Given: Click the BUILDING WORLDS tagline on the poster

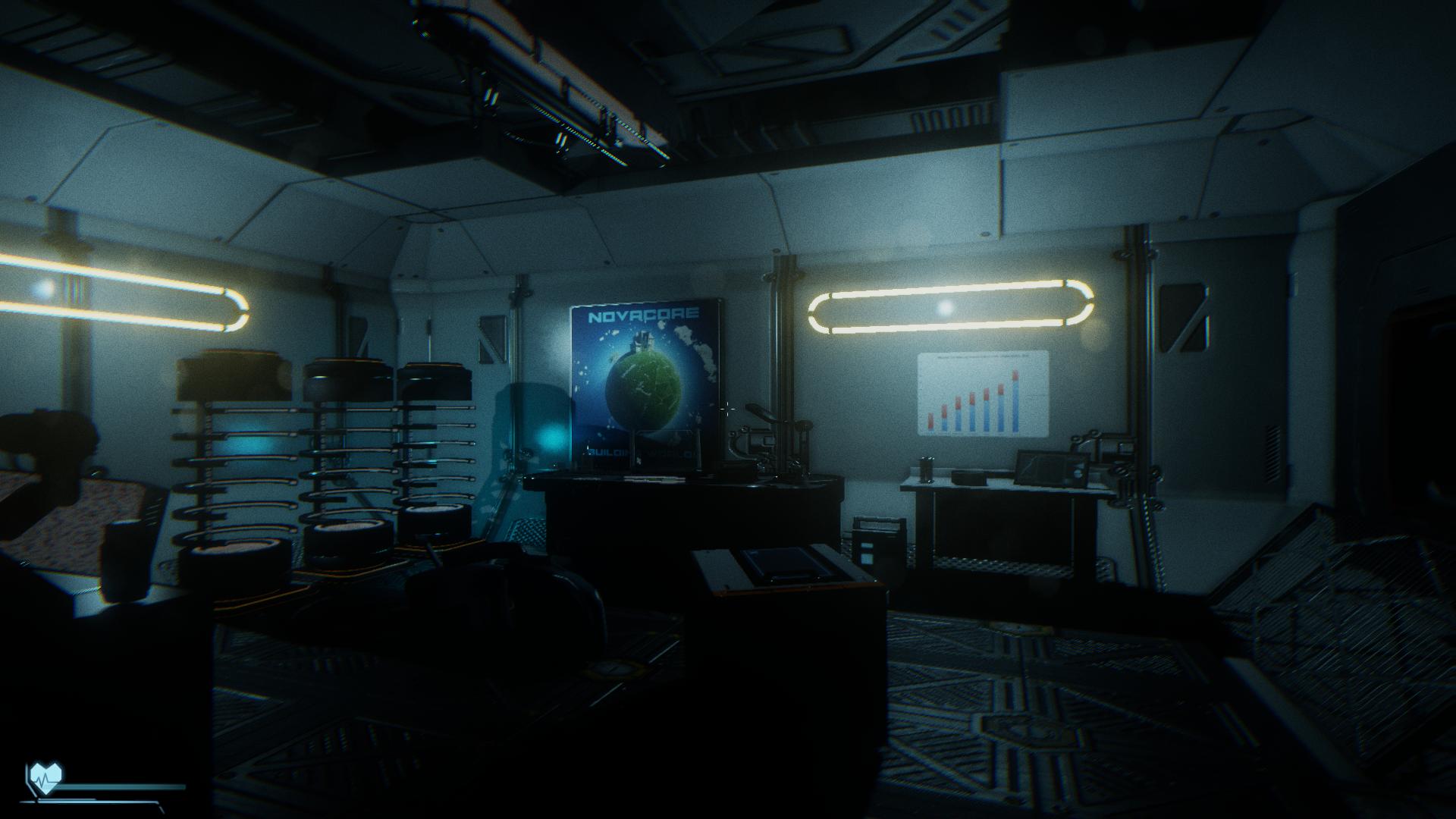Looking at the screenshot, I should (x=641, y=453).
